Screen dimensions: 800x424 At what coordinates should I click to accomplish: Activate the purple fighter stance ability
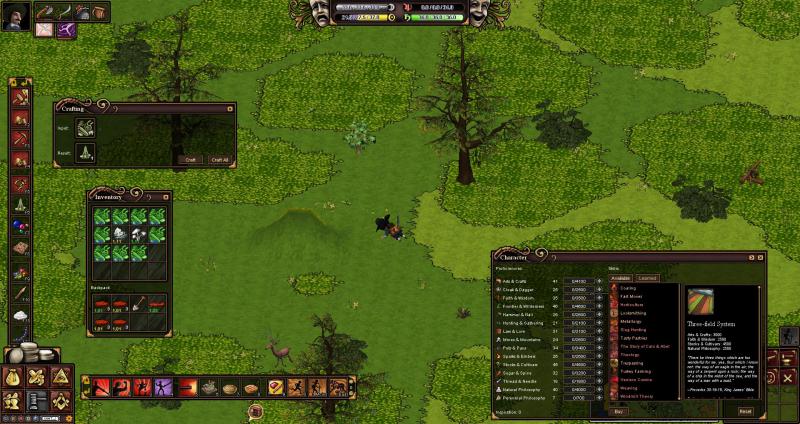pyautogui.click(x=162, y=387)
